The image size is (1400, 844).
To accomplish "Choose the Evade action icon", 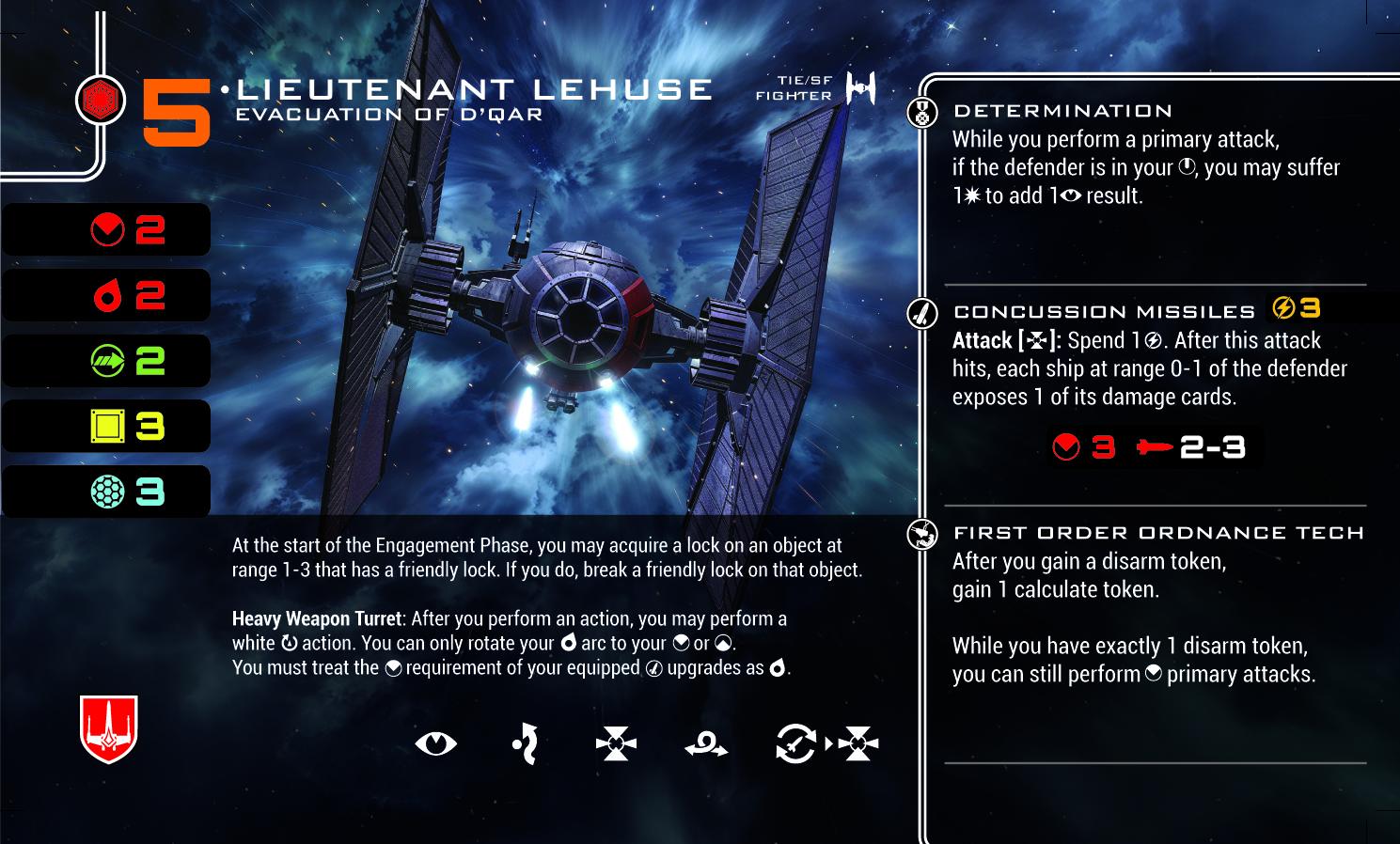I will point(527,744).
